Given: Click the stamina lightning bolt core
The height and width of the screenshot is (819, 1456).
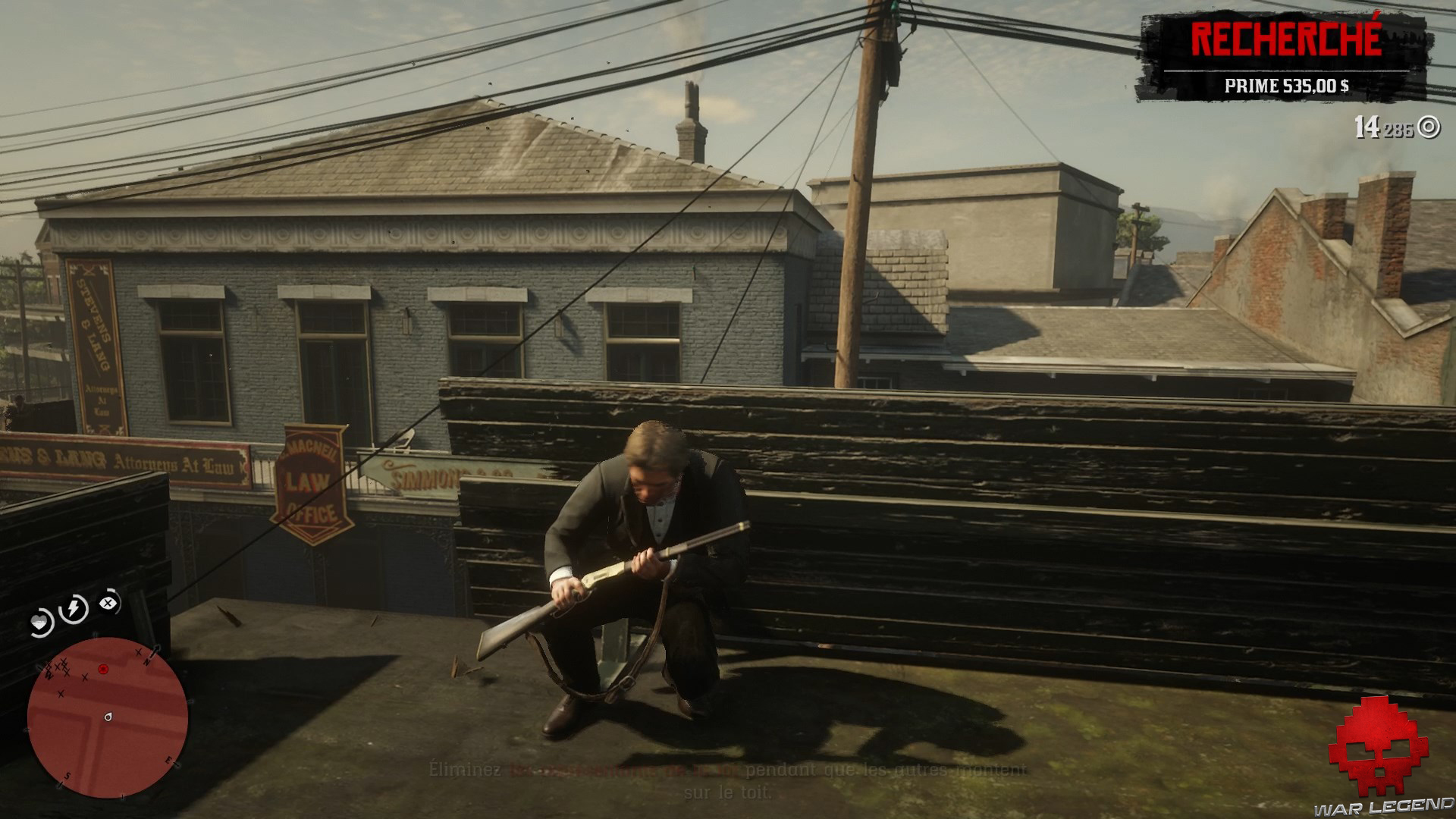Looking at the screenshot, I should (x=74, y=607).
